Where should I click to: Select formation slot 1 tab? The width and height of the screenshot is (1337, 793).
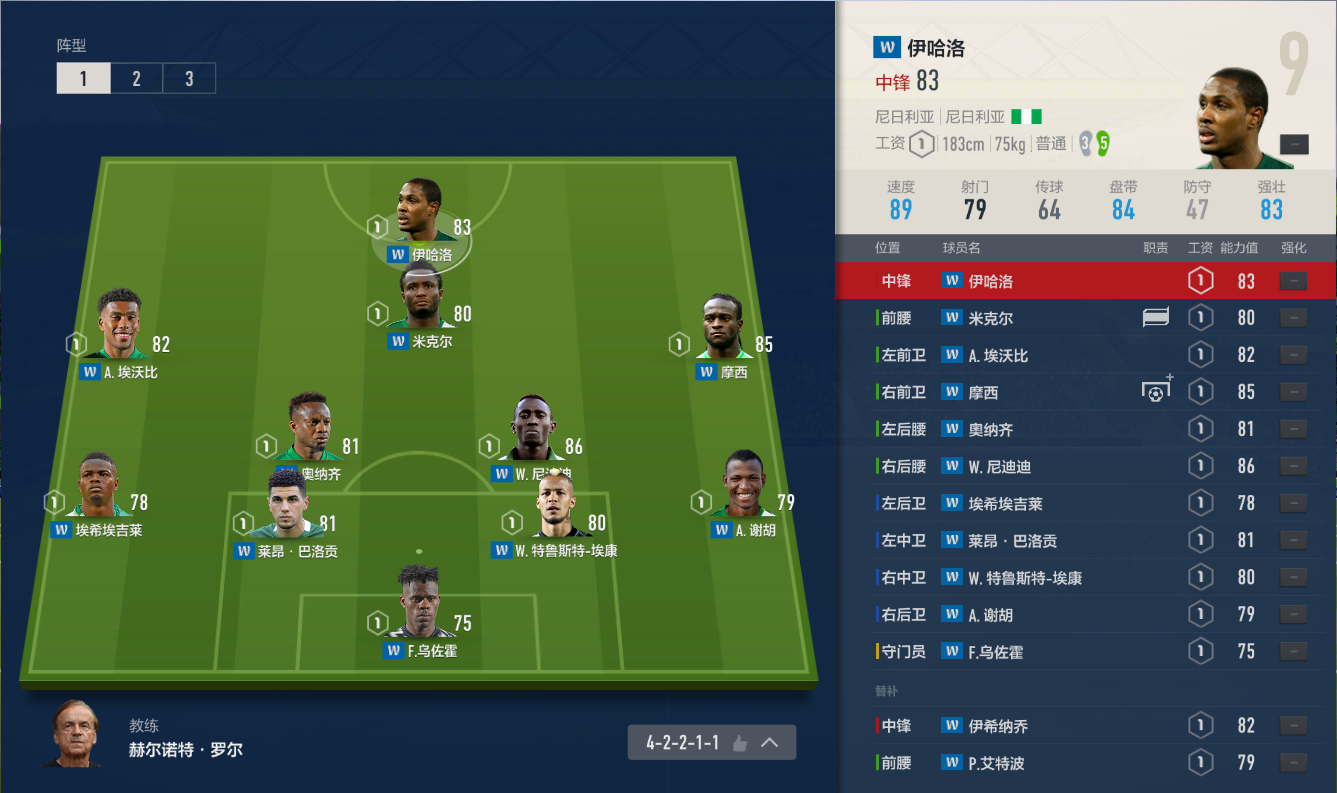pyautogui.click(x=83, y=79)
